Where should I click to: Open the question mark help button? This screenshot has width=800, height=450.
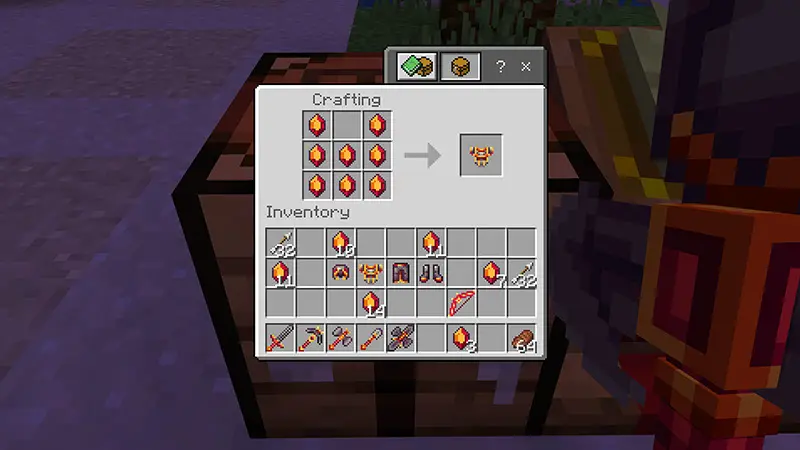501,67
